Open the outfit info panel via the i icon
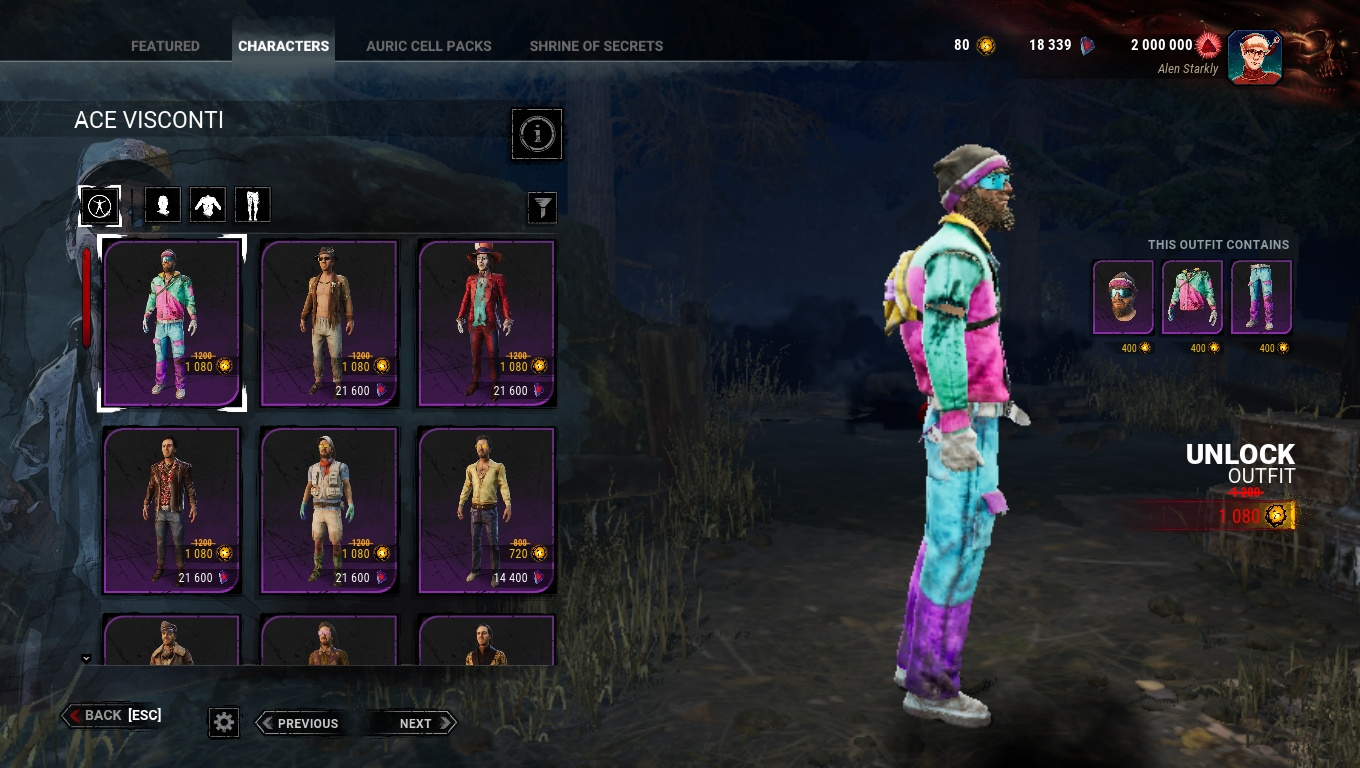 pos(537,133)
